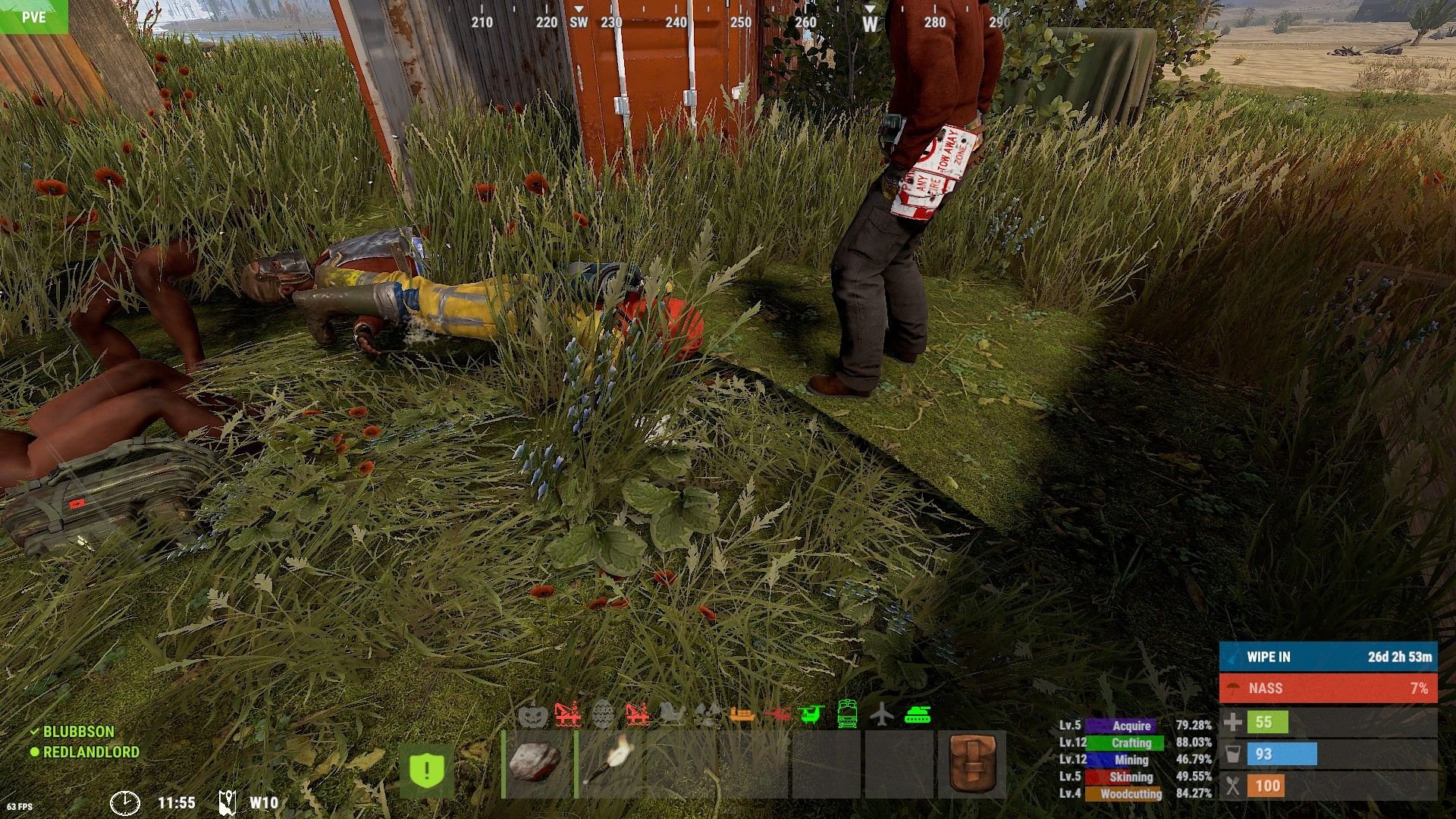Image resolution: width=1456 pixels, height=819 pixels.
Task: Select team member REDLANDLORD
Action: coord(91,752)
